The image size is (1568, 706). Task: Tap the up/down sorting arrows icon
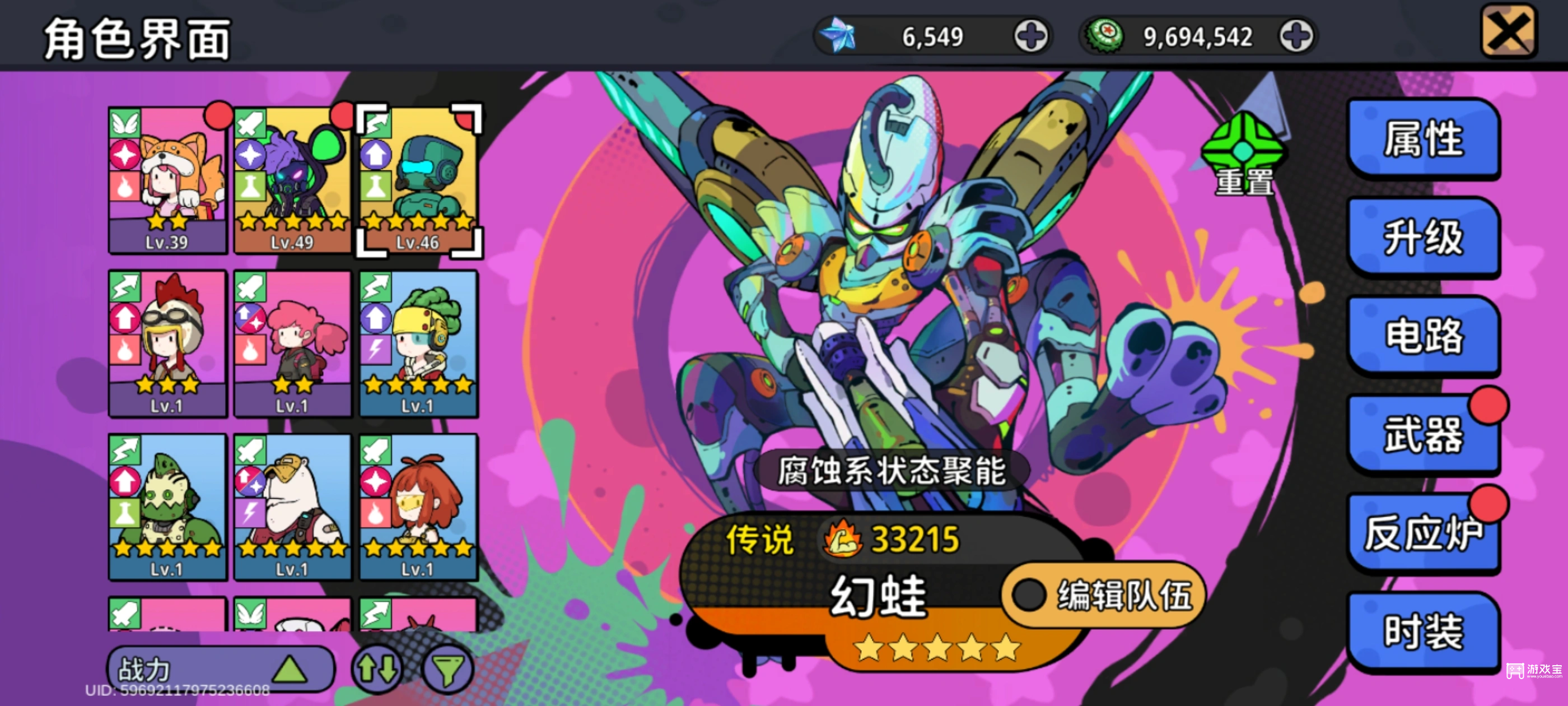pyautogui.click(x=378, y=668)
